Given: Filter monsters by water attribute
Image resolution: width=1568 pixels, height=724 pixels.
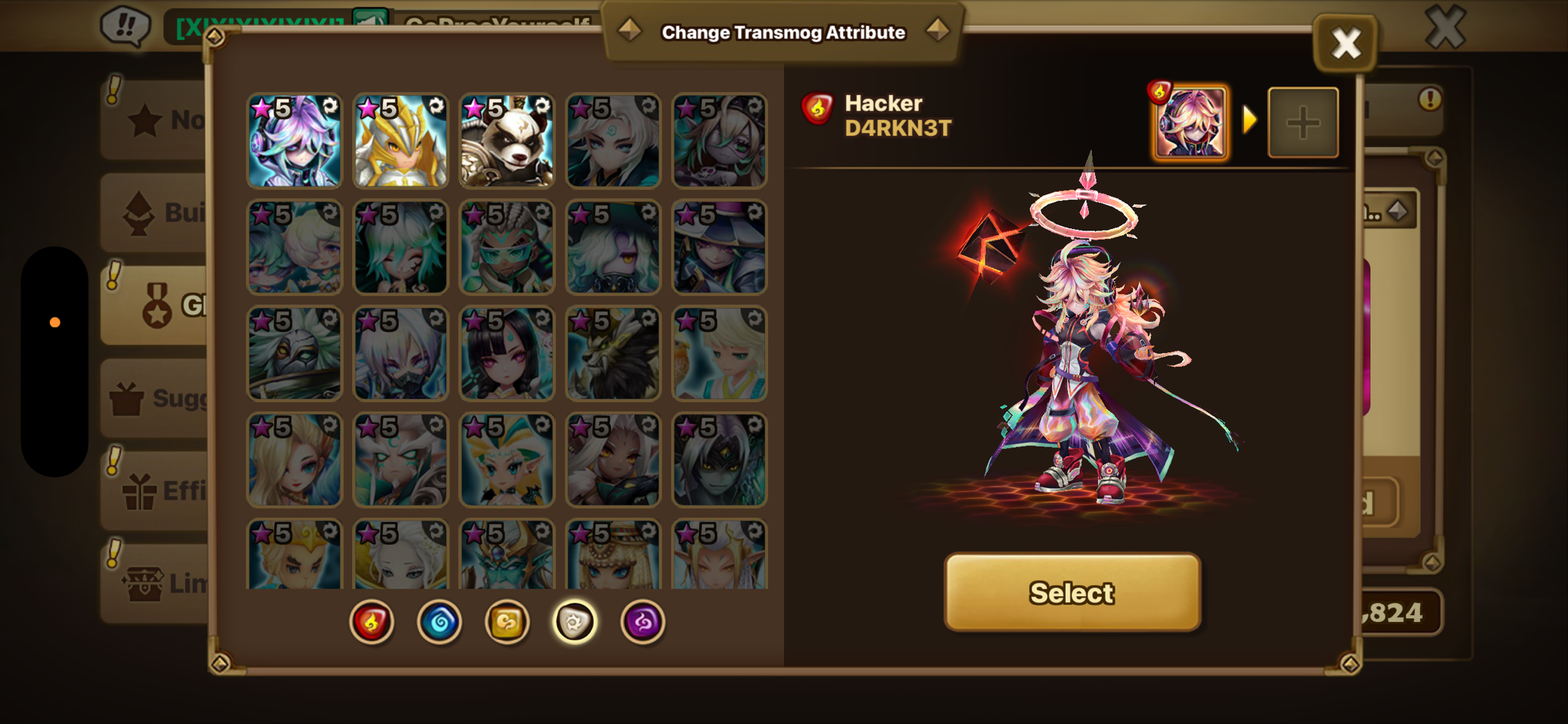Looking at the screenshot, I should tap(439, 621).
